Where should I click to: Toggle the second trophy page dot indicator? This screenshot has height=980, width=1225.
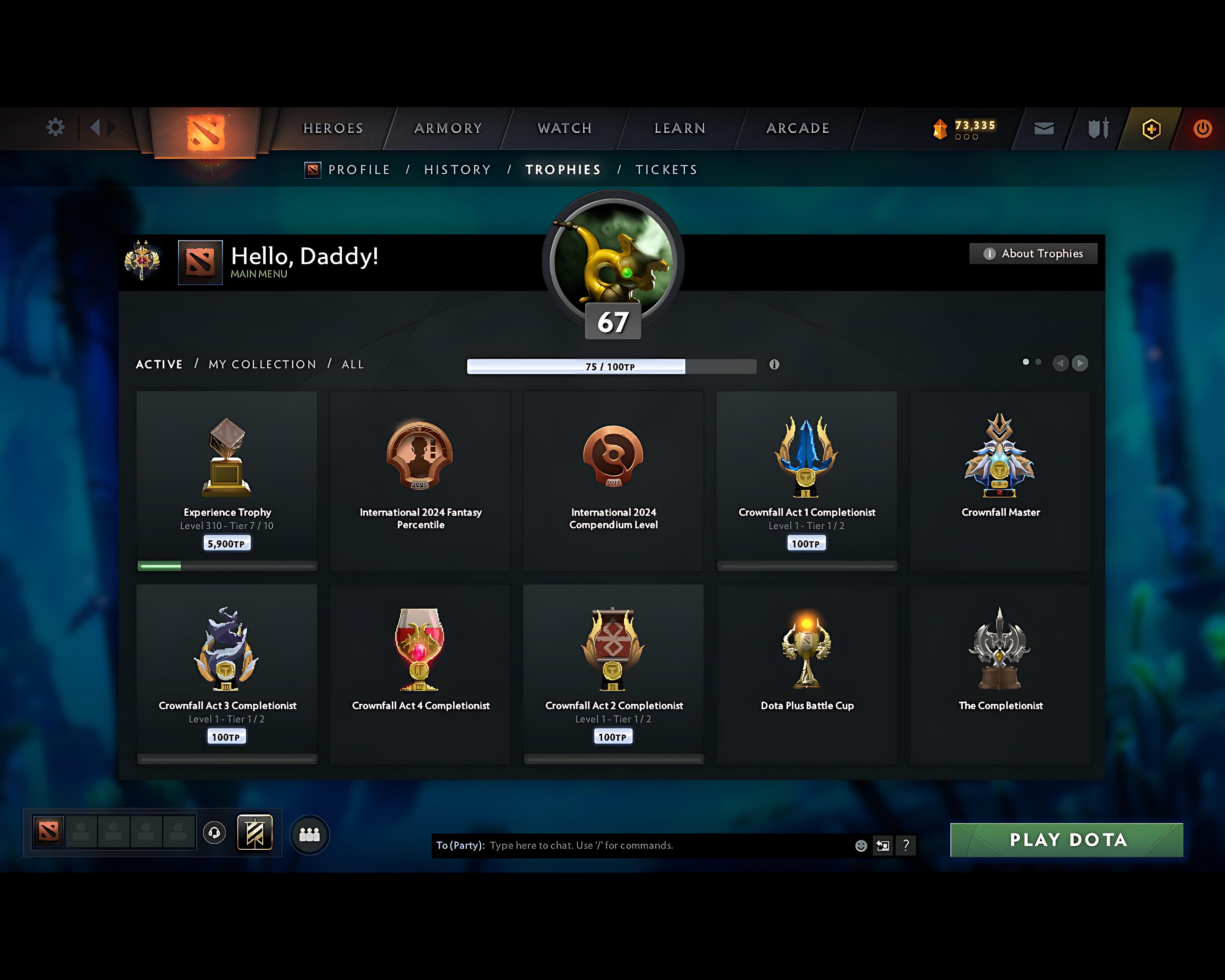1038,362
